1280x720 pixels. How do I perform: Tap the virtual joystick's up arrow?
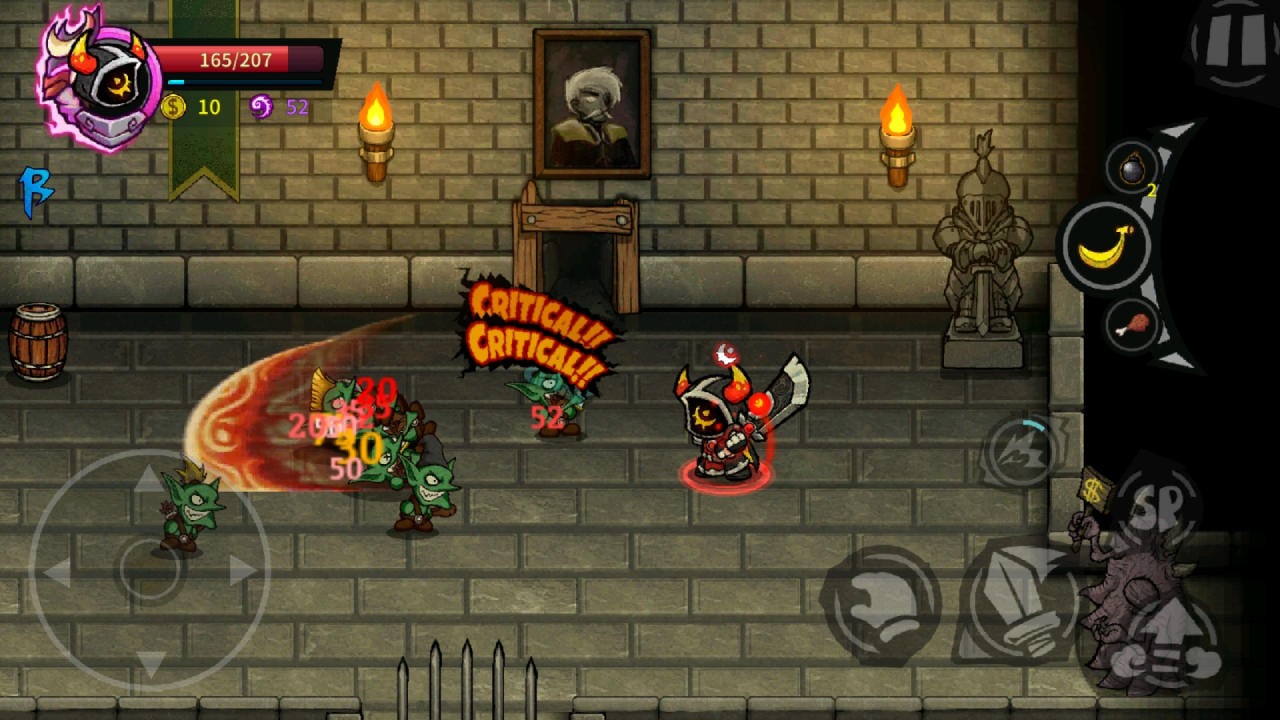click(x=150, y=480)
